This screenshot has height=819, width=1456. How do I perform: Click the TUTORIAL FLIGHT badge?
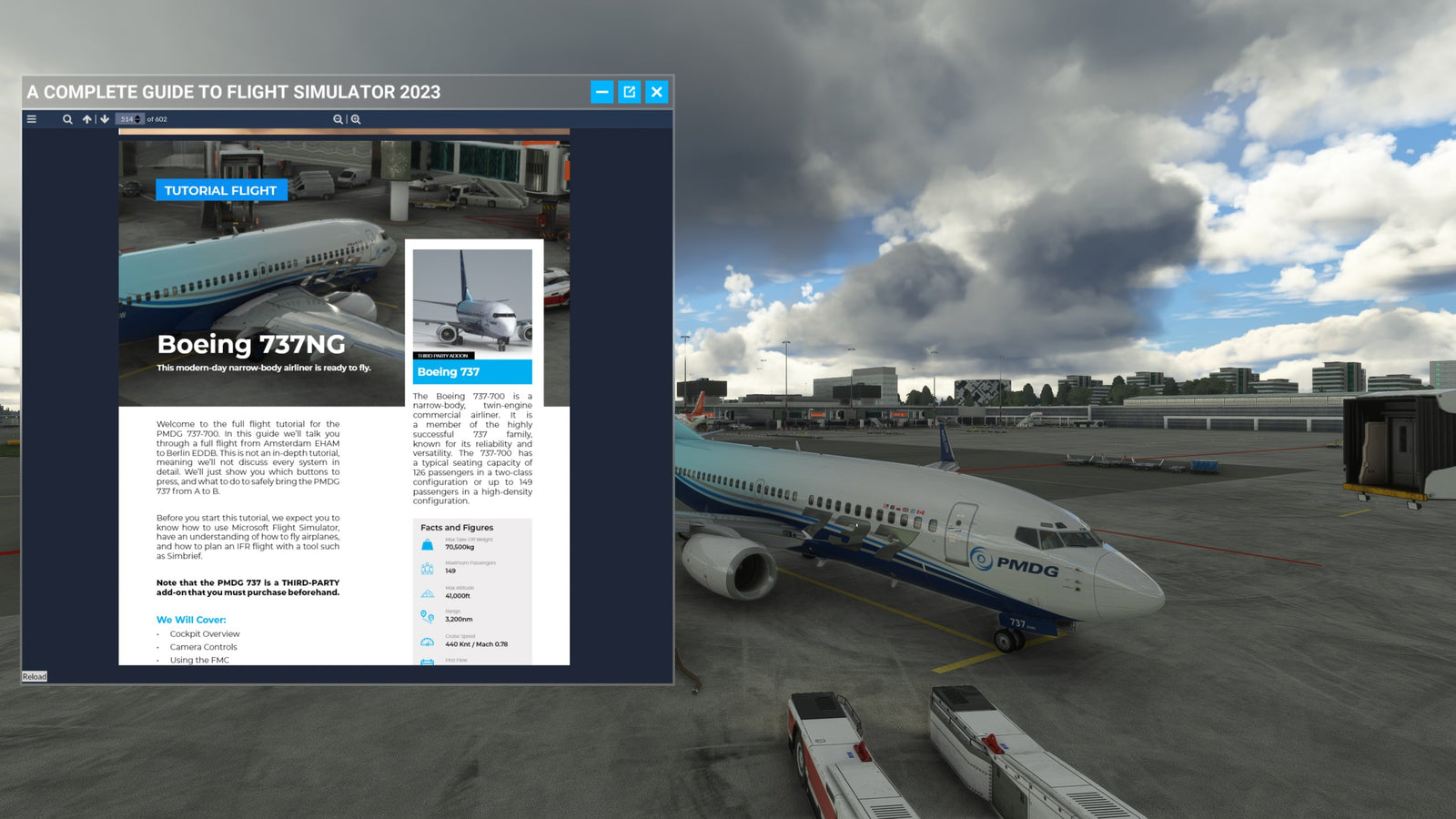[220, 190]
